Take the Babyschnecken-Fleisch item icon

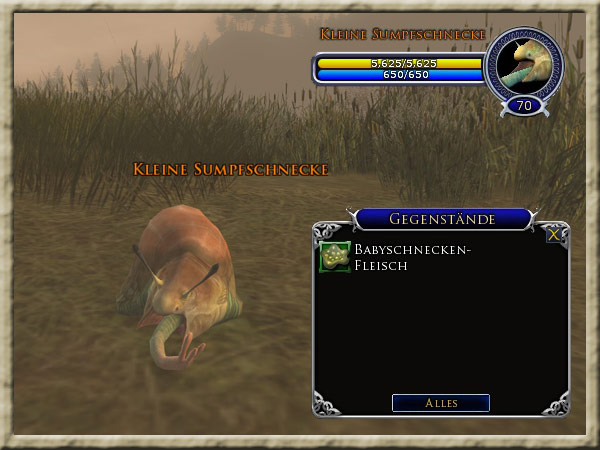tap(334, 257)
